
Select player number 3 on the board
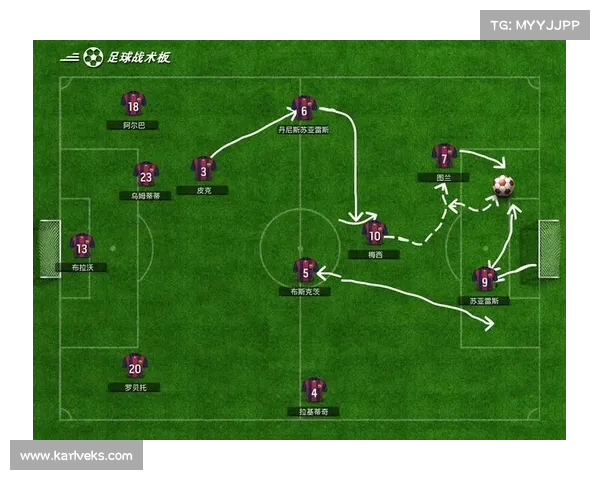pos(203,168)
